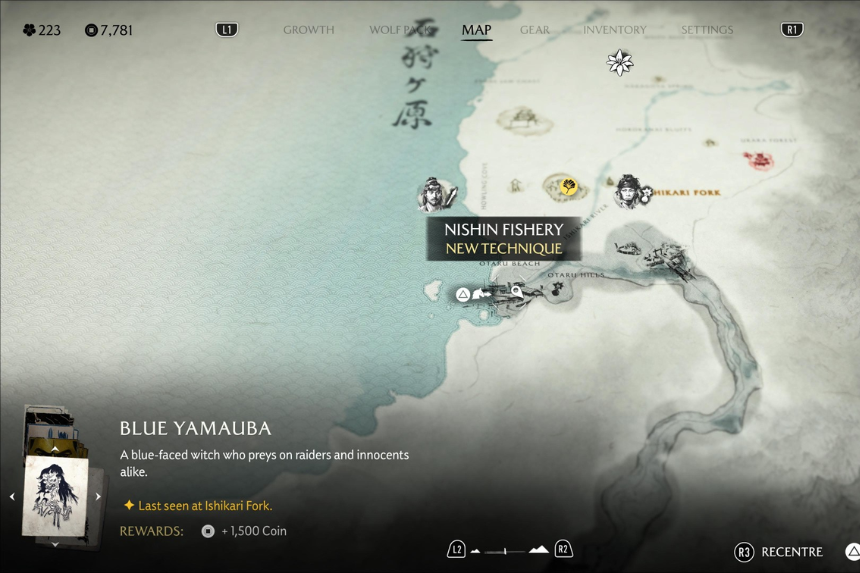Viewport: 860px width, 573px height.
Task: Click the magnifying glass marker at Otaru Beach
Action: coord(517,292)
